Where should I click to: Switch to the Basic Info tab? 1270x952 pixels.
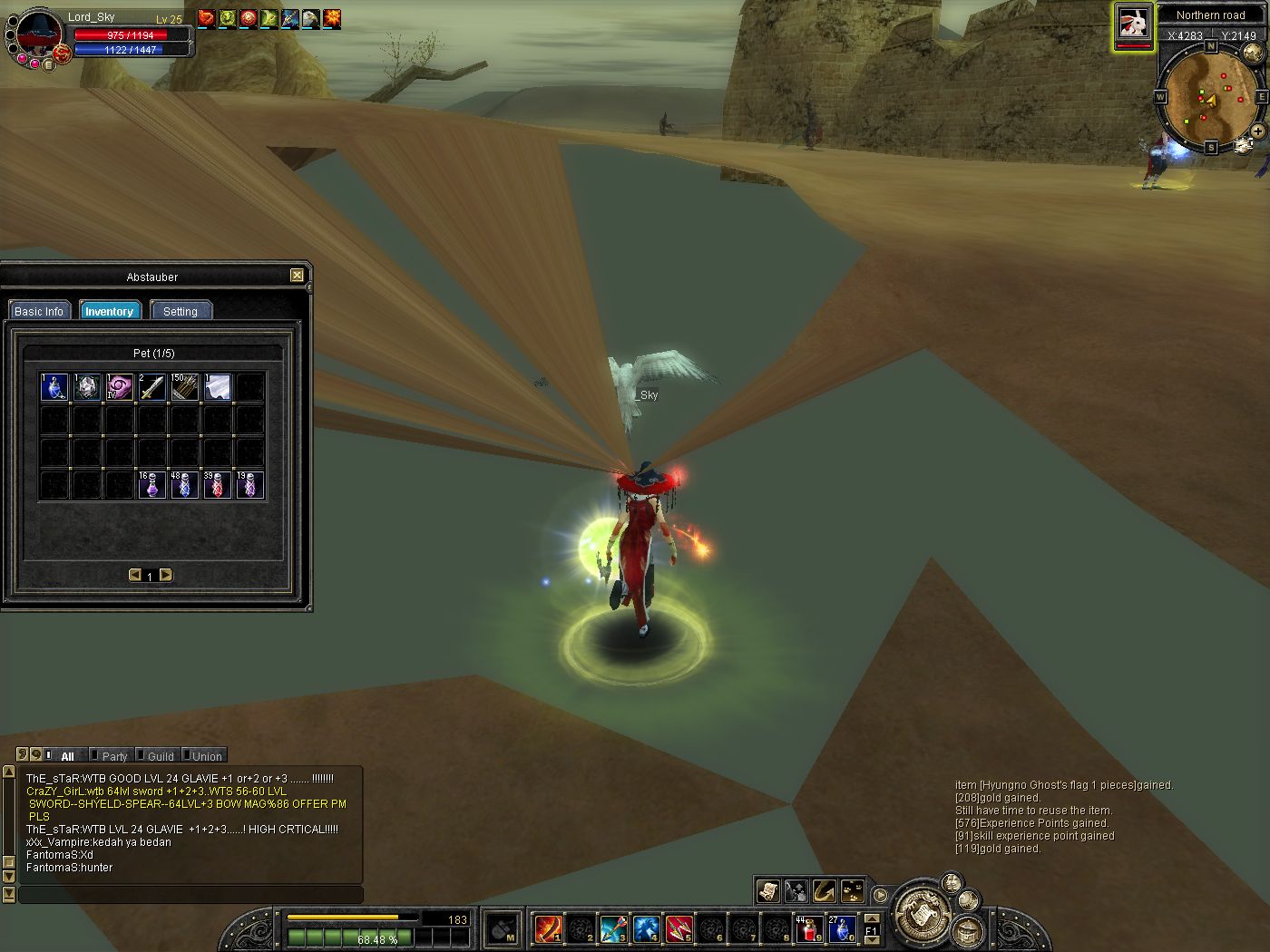[39, 311]
